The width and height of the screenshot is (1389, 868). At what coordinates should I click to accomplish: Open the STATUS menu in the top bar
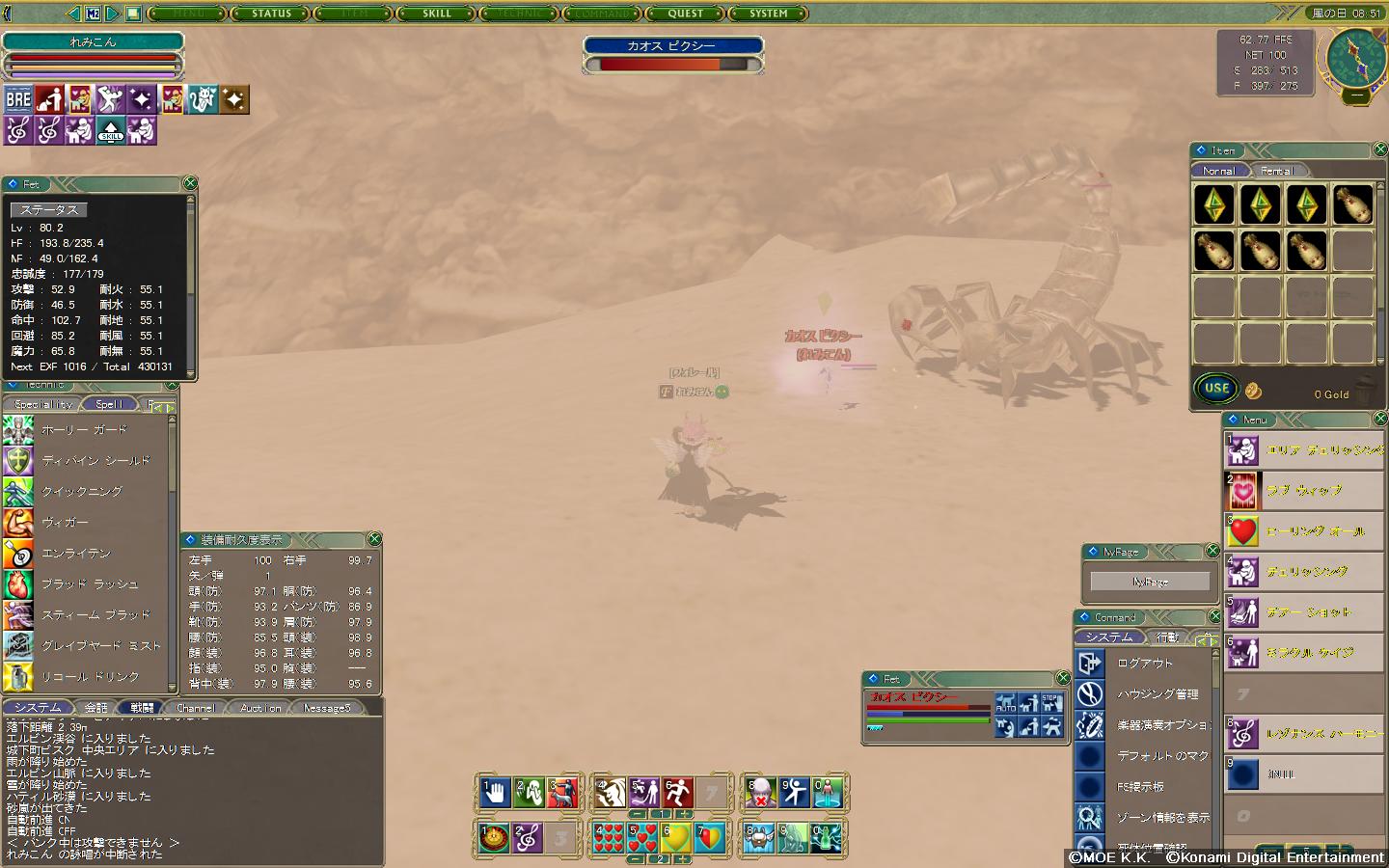click(x=271, y=14)
